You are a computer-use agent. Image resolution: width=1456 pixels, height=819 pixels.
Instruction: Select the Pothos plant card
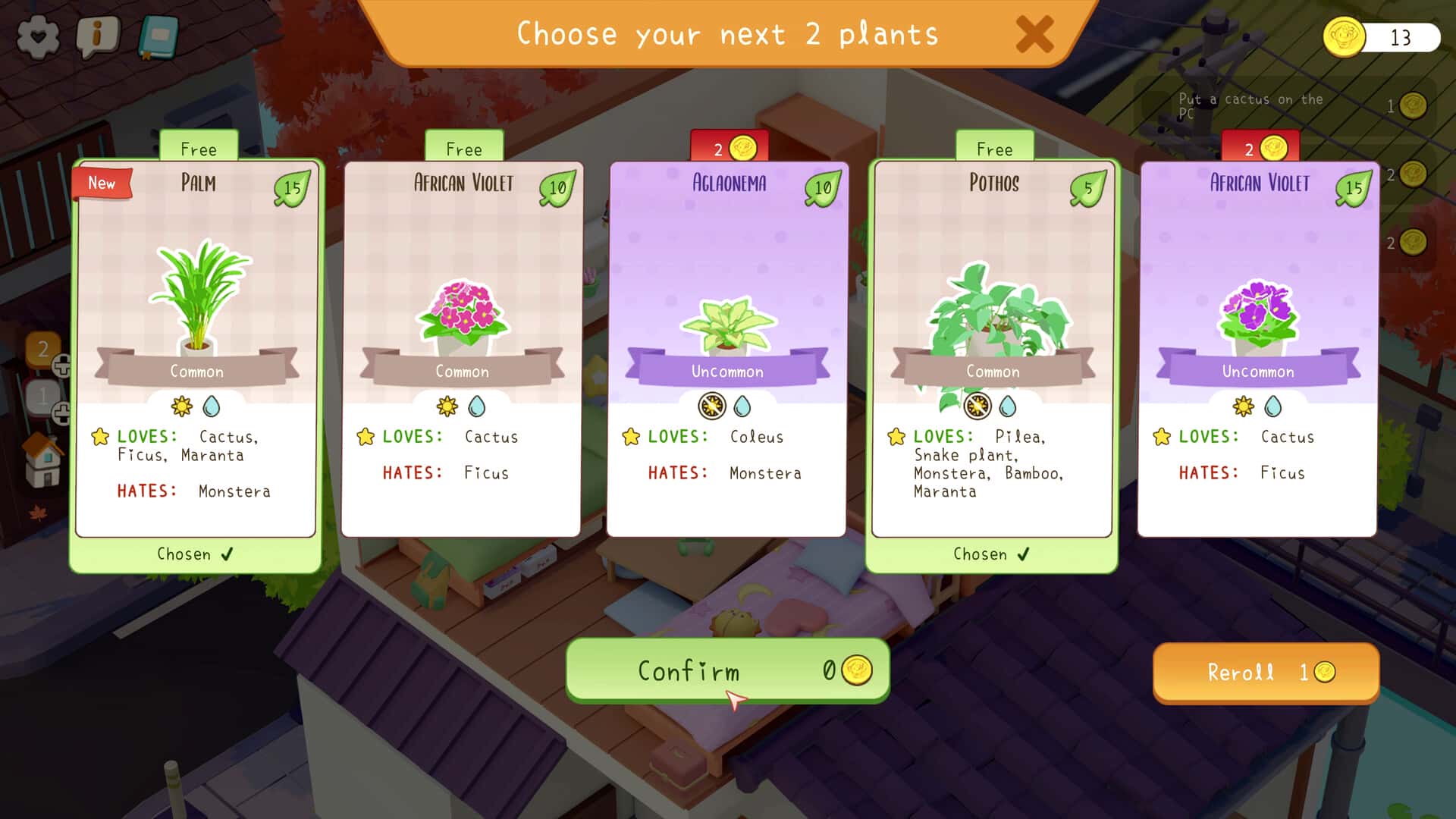[x=992, y=349]
